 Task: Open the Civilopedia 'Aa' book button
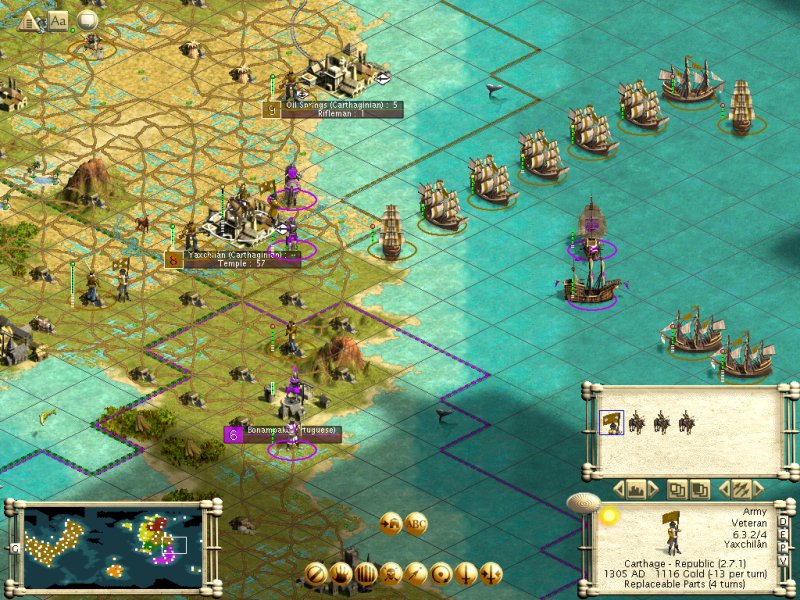(58, 19)
